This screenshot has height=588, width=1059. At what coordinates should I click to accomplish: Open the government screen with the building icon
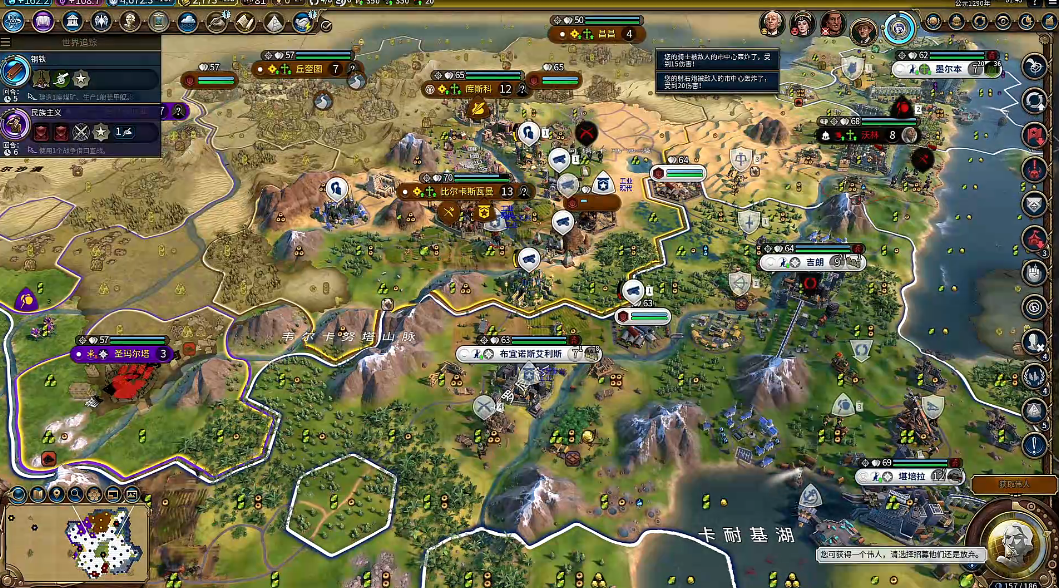pos(73,21)
